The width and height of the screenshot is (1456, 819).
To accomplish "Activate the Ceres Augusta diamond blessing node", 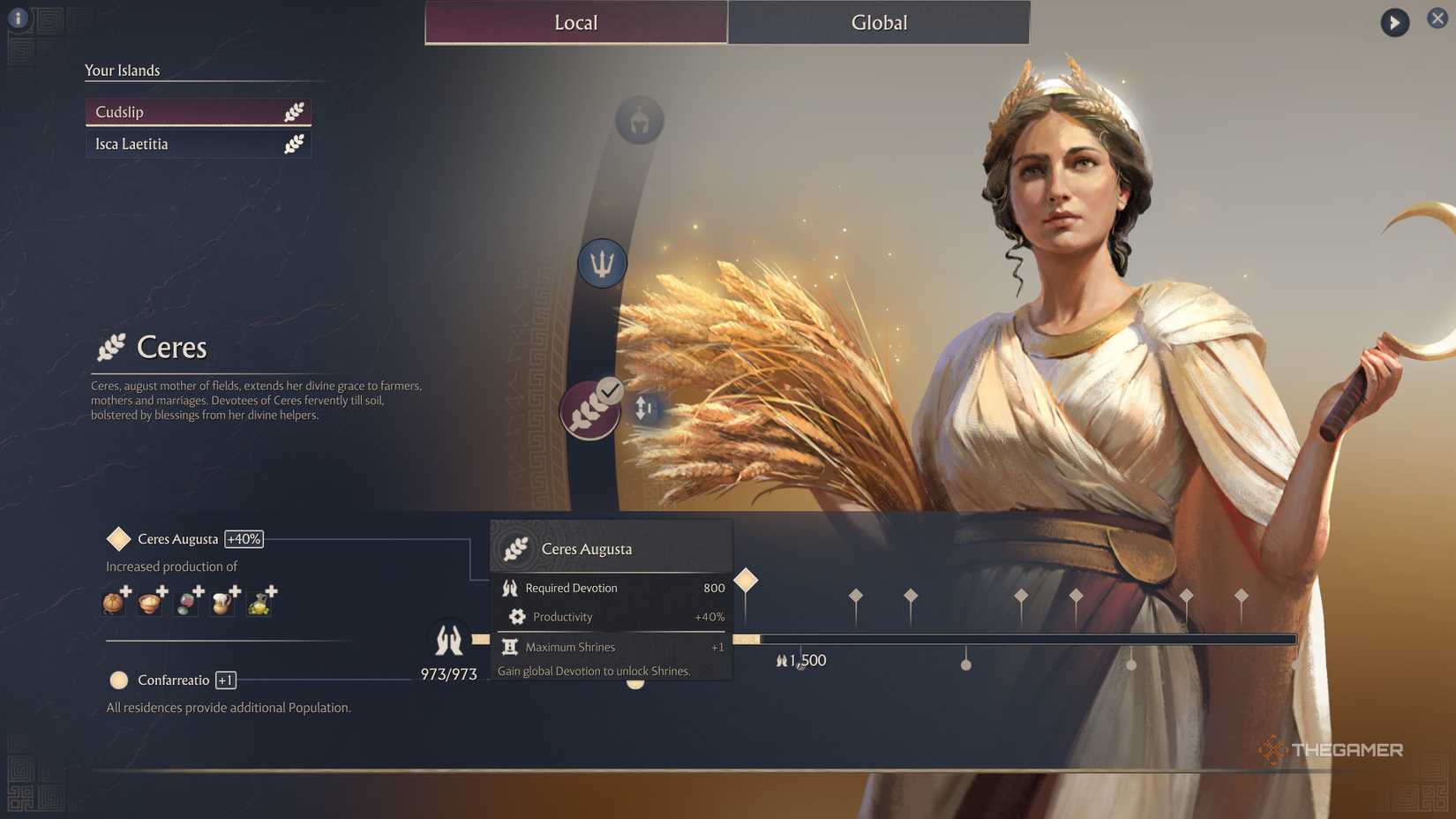I will click(x=119, y=538).
